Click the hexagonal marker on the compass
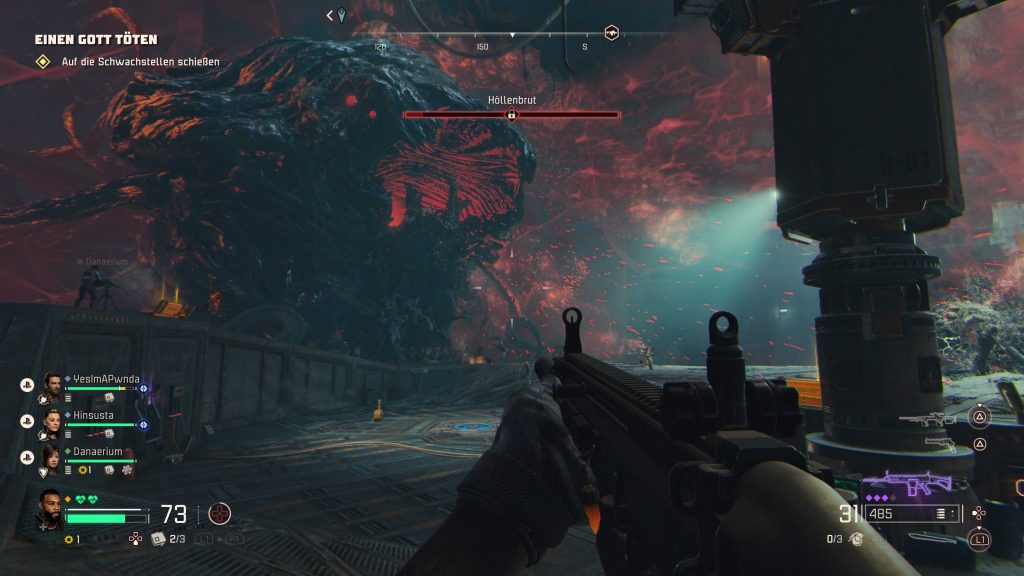1024x576 pixels. 611,33
